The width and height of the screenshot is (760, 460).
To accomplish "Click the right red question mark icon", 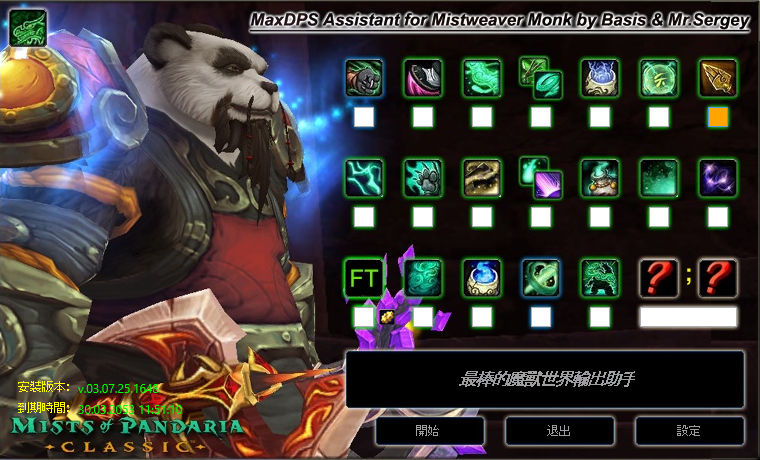I will click(x=718, y=278).
